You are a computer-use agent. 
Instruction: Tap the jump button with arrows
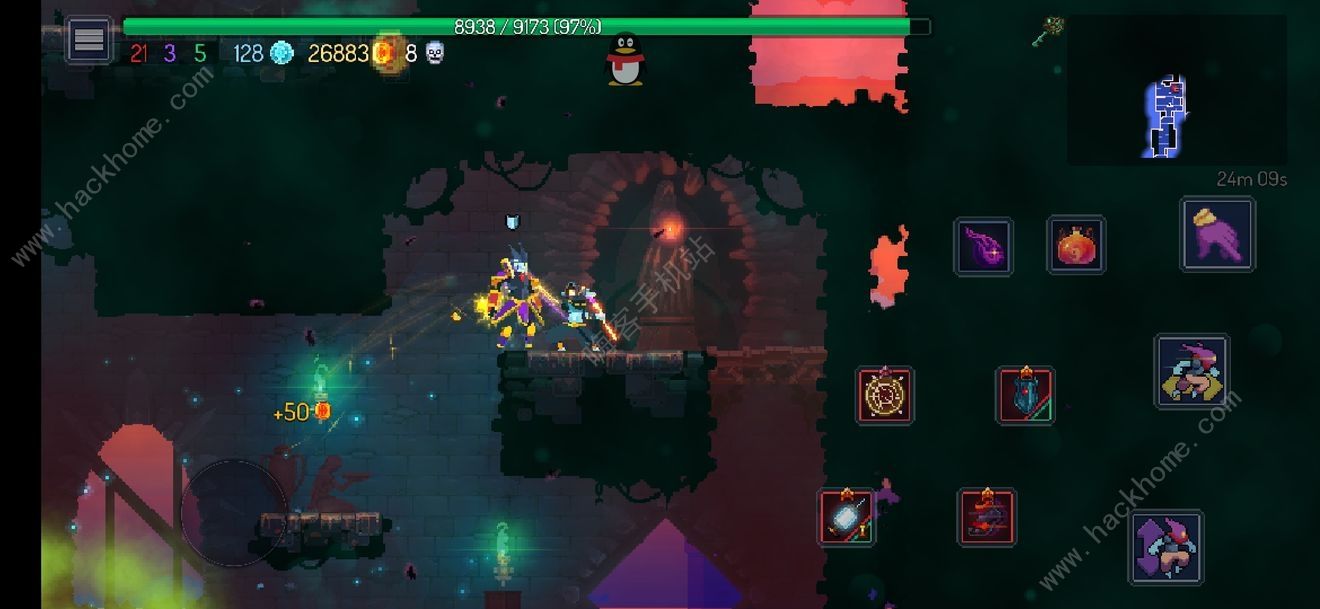tap(1165, 547)
